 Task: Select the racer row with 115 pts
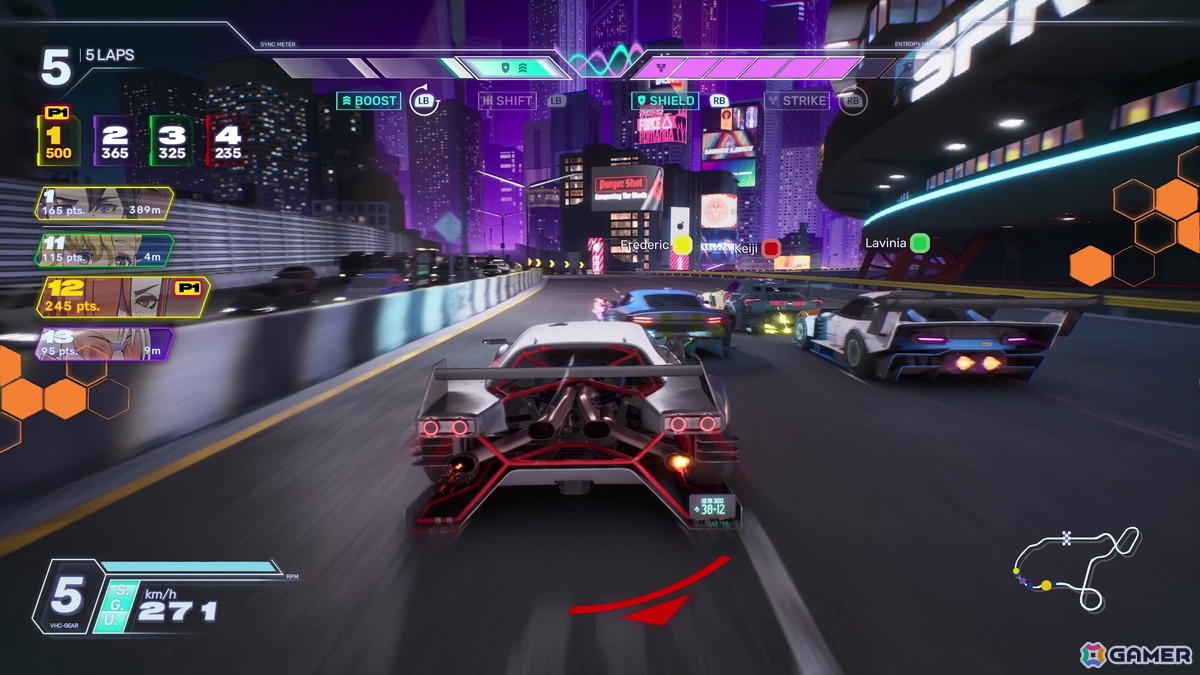(105, 250)
